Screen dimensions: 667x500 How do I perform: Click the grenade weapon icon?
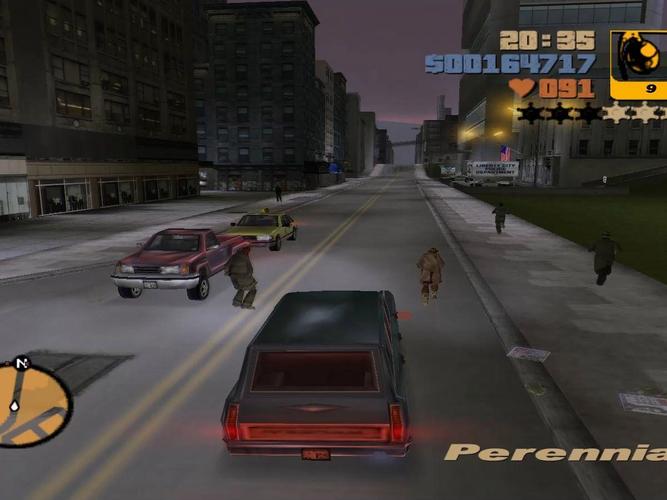coord(637,59)
